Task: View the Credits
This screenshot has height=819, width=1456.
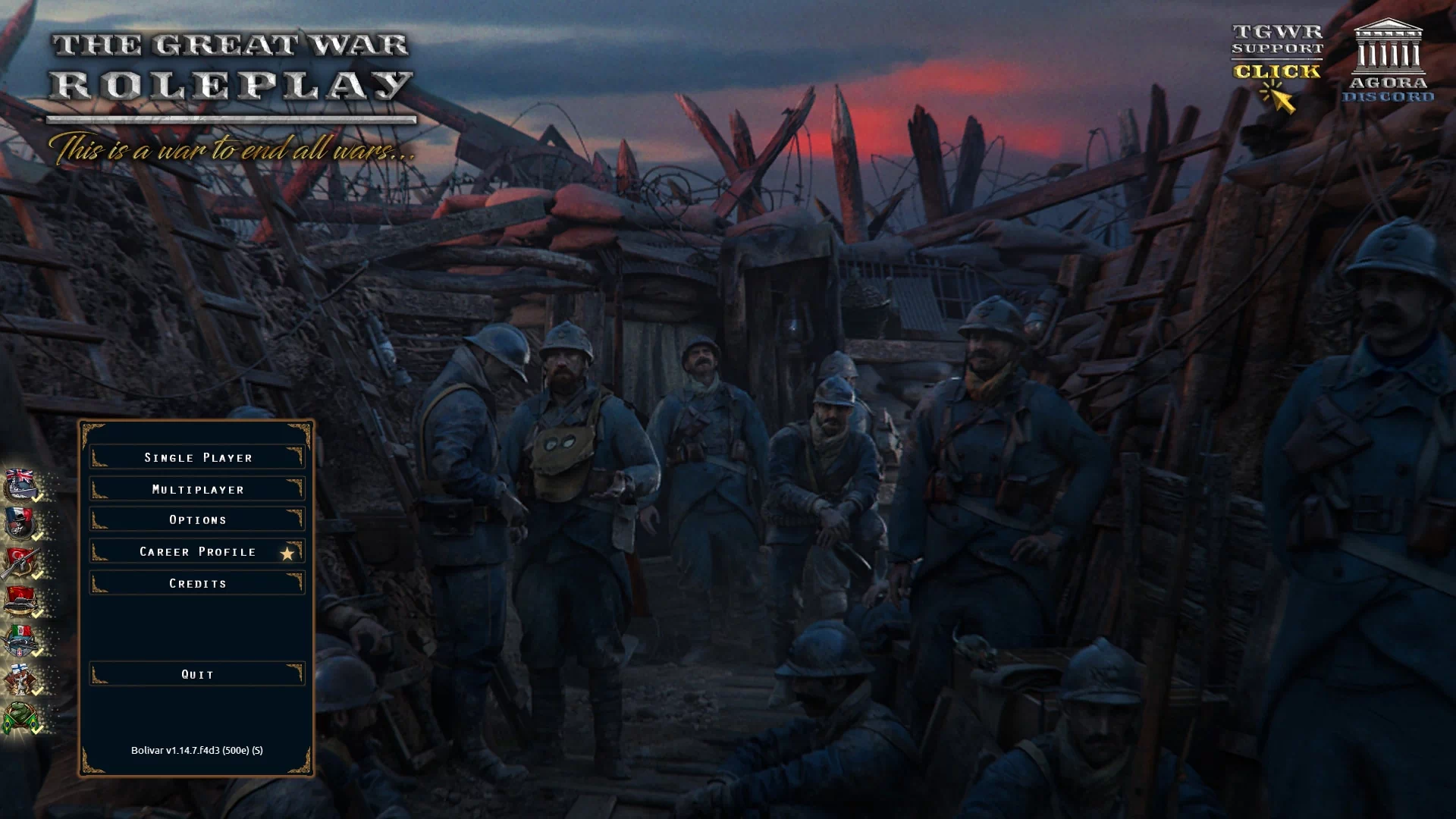Action: pyautogui.click(x=197, y=582)
